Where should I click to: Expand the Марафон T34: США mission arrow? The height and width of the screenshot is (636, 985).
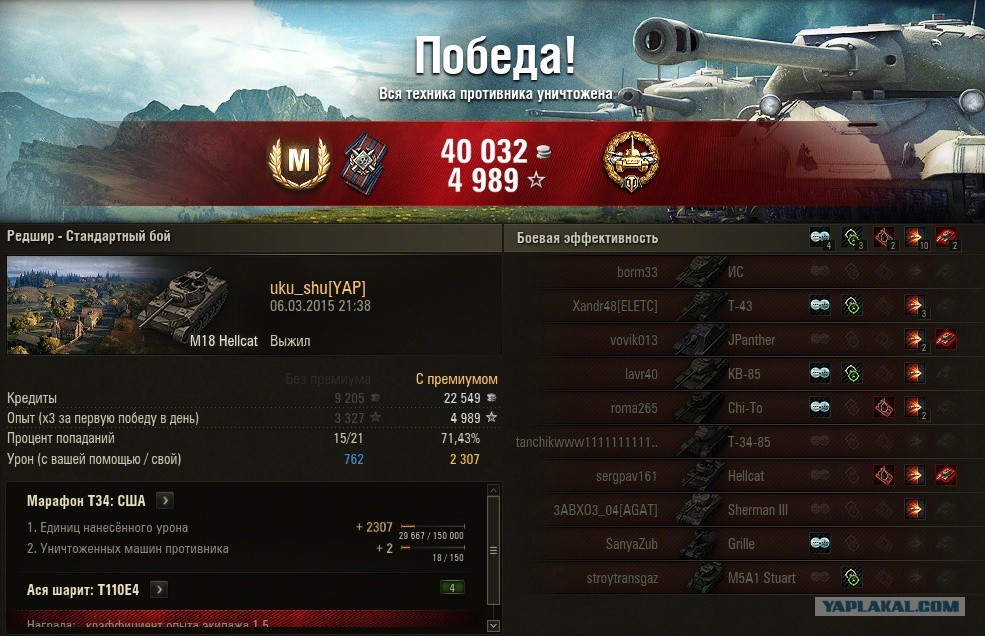pyautogui.click(x=165, y=500)
